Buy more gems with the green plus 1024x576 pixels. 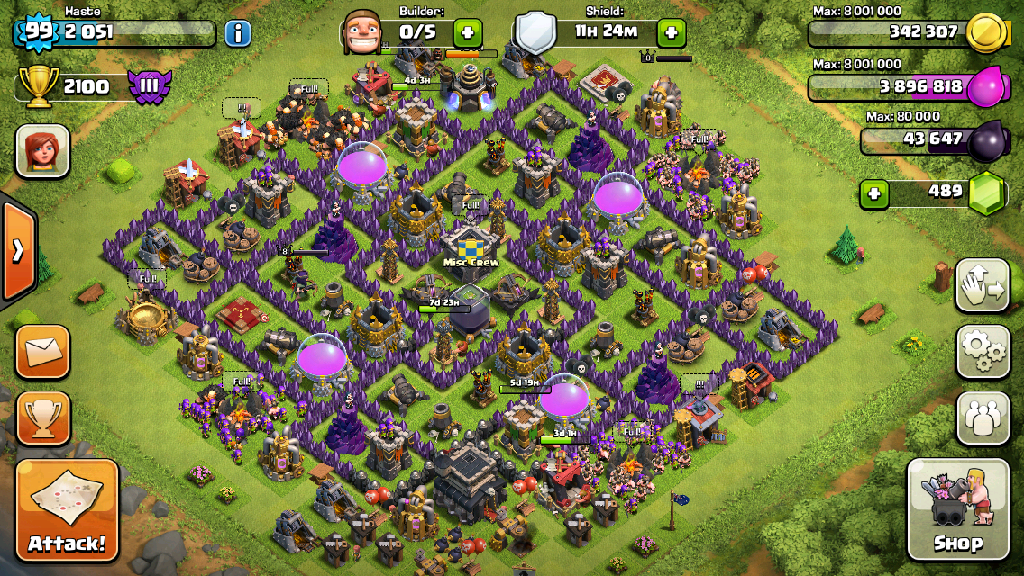coord(875,193)
